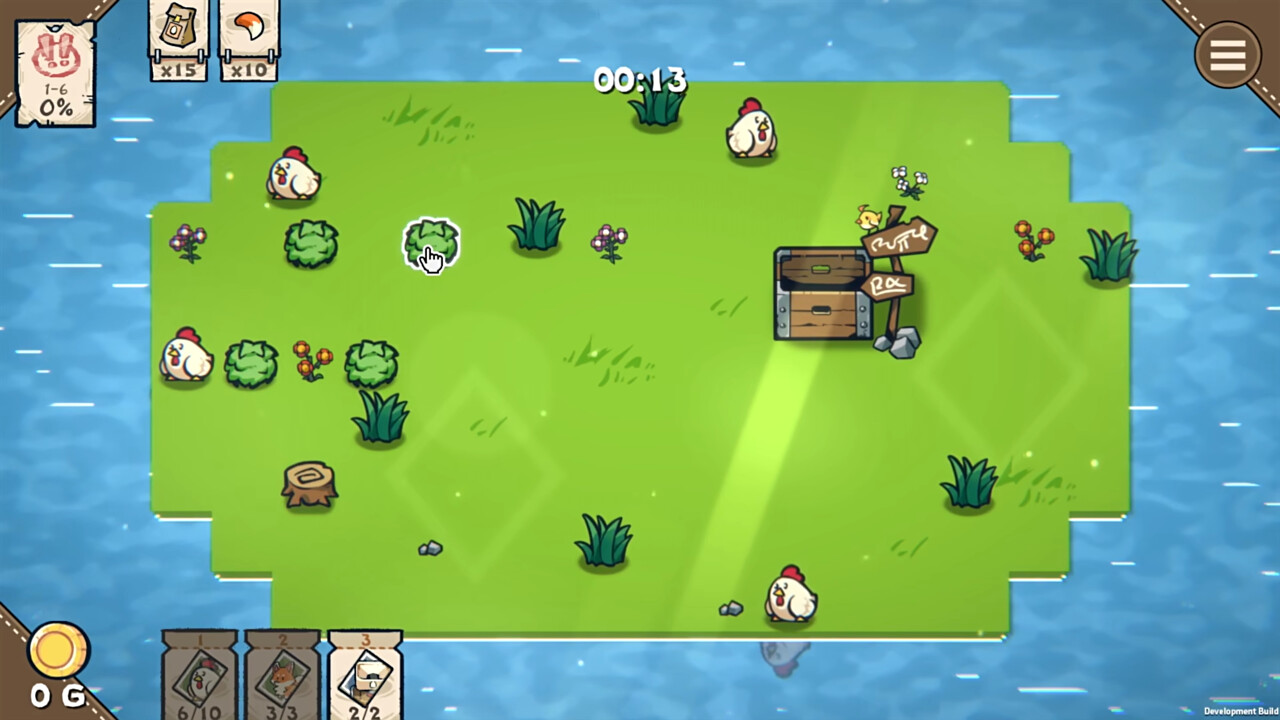This screenshot has width=1280, height=720.
Task: Click the small rock near the bottom chicken
Action: click(x=729, y=608)
